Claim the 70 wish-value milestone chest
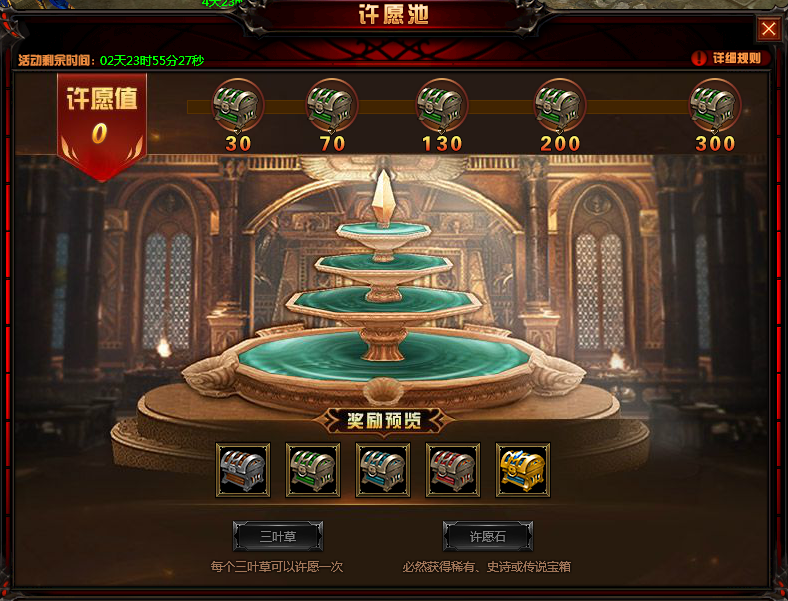Image resolution: width=788 pixels, height=601 pixels. coord(332,103)
